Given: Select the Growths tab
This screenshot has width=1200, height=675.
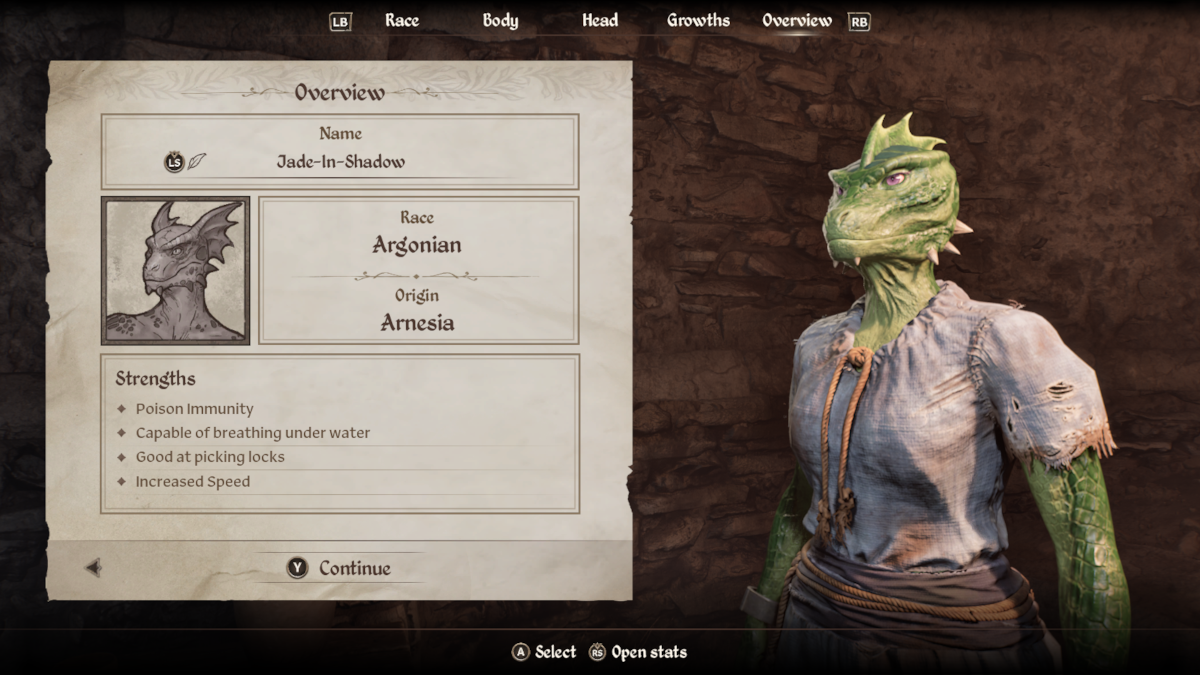Looking at the screenshot, I should [x=698, y=20].
